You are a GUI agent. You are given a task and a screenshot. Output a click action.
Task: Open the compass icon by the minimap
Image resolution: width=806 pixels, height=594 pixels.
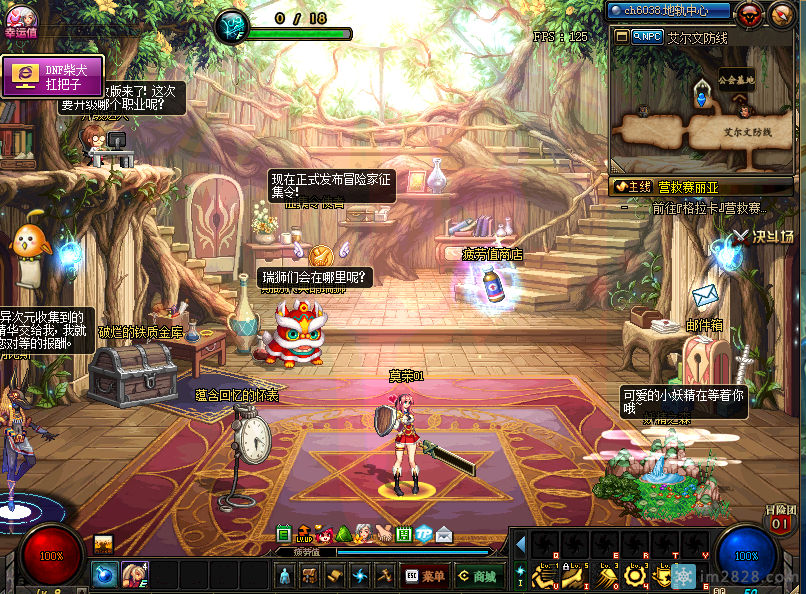[x=781, y=14]
